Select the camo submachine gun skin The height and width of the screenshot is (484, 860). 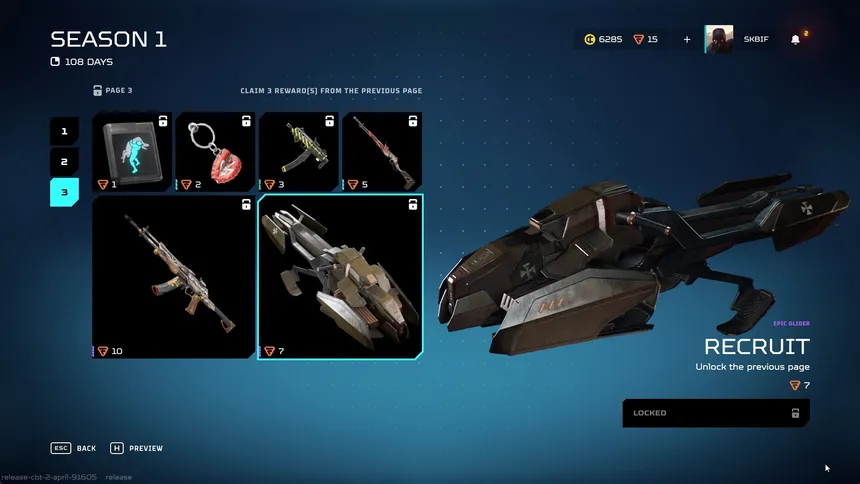[x=298, y=151]
